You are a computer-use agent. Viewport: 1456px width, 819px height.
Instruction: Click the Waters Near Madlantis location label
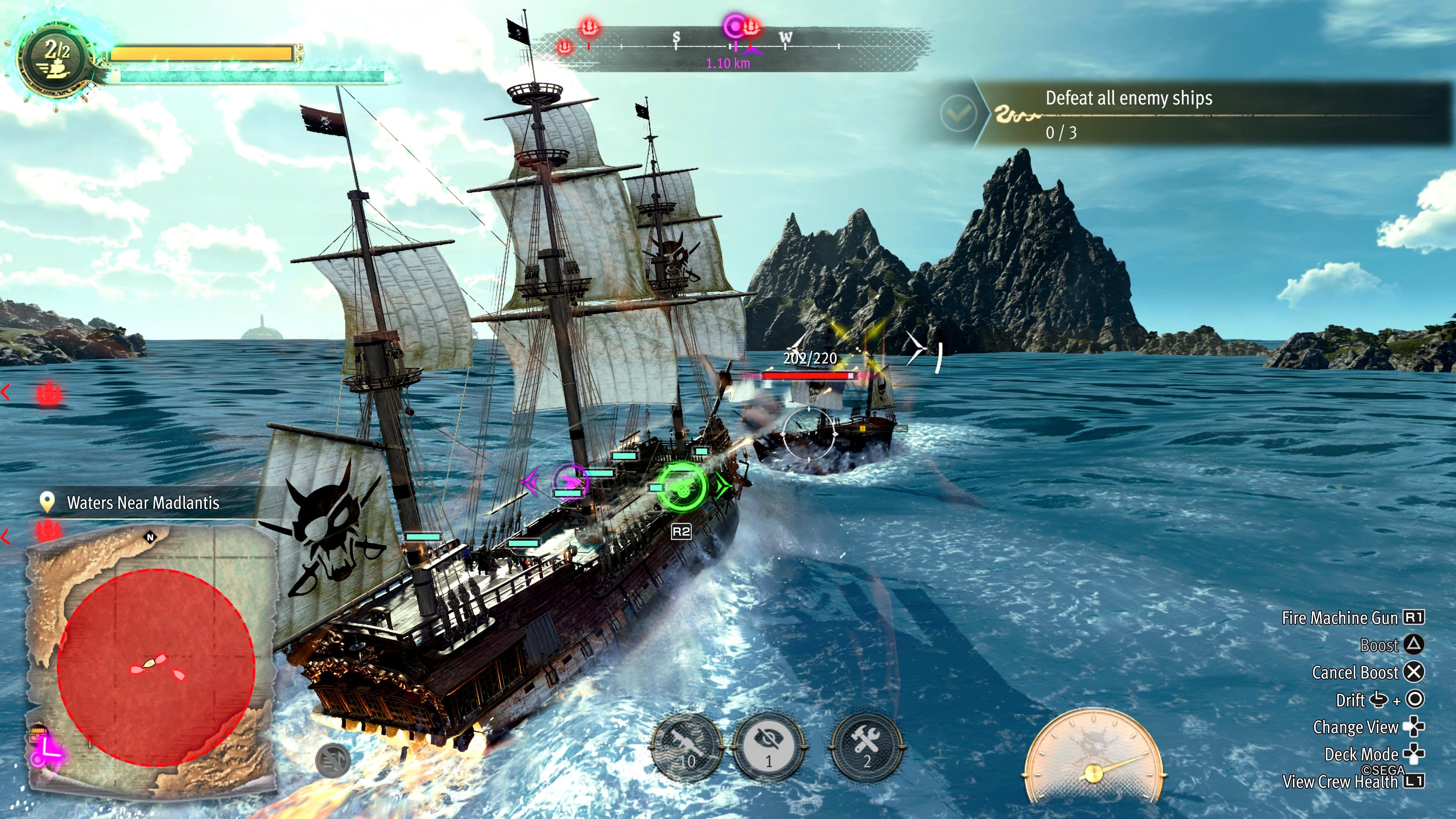(x=143, y=502)
